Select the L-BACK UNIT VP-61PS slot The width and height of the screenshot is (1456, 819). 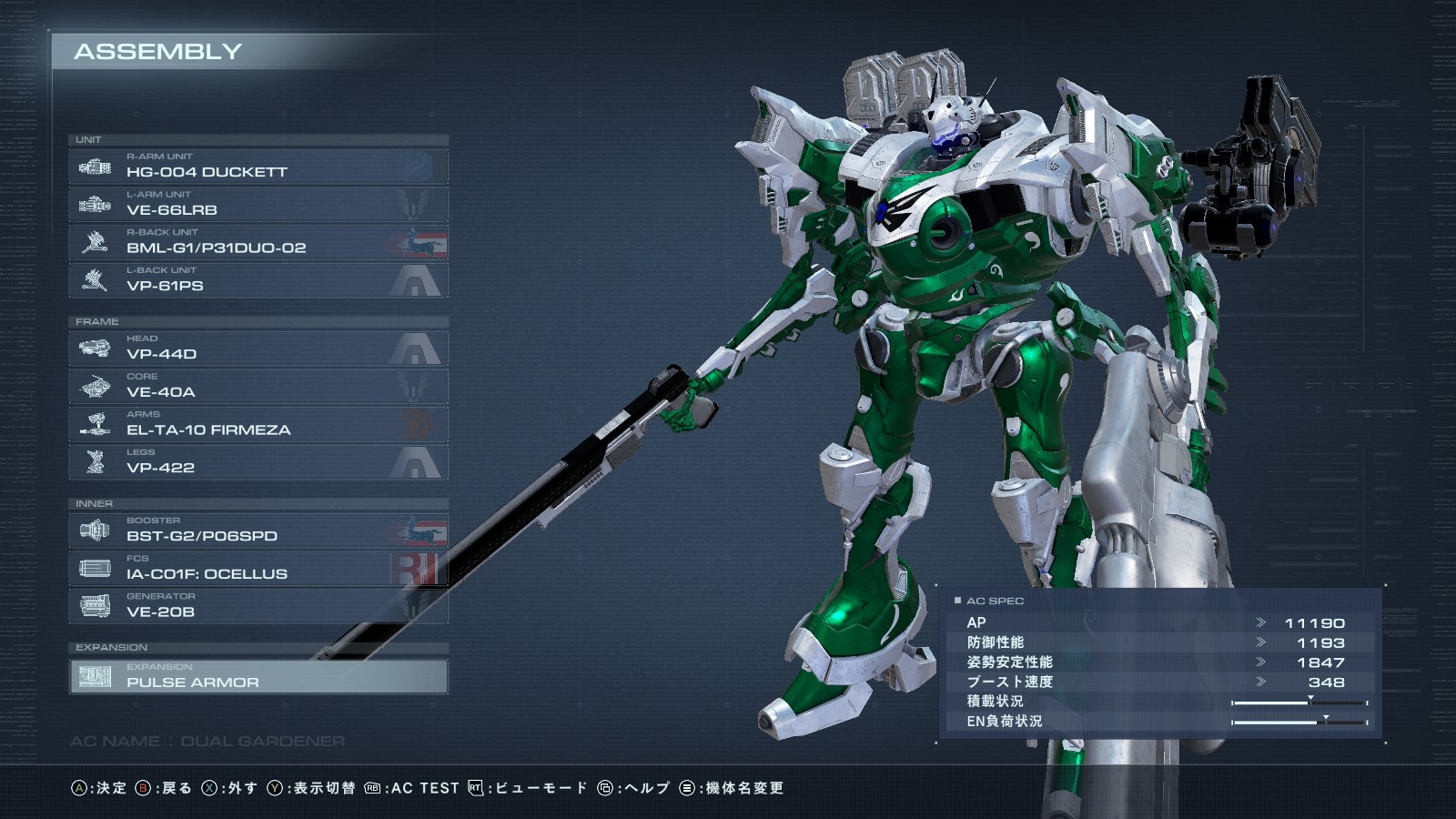[x=258, y=280]
